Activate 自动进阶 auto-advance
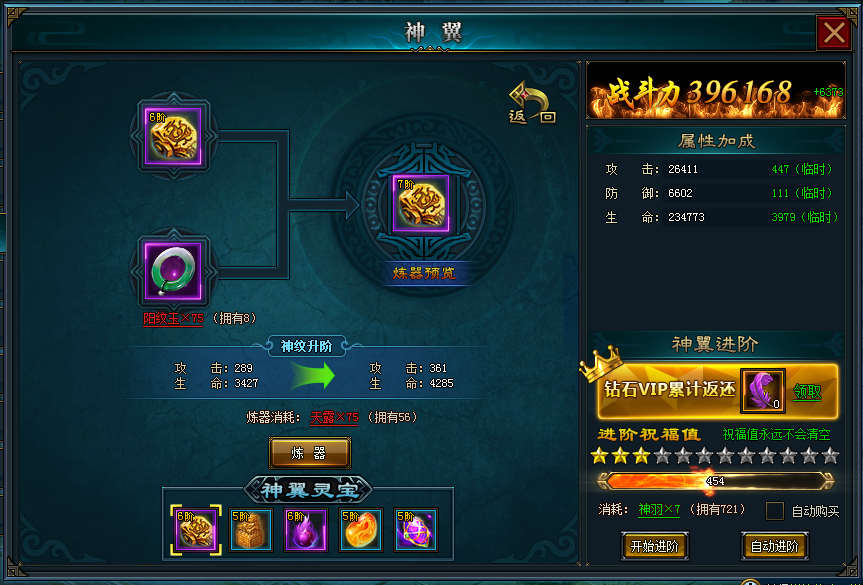This screenshot has height=585, width=863. click(x=774, y=546)
